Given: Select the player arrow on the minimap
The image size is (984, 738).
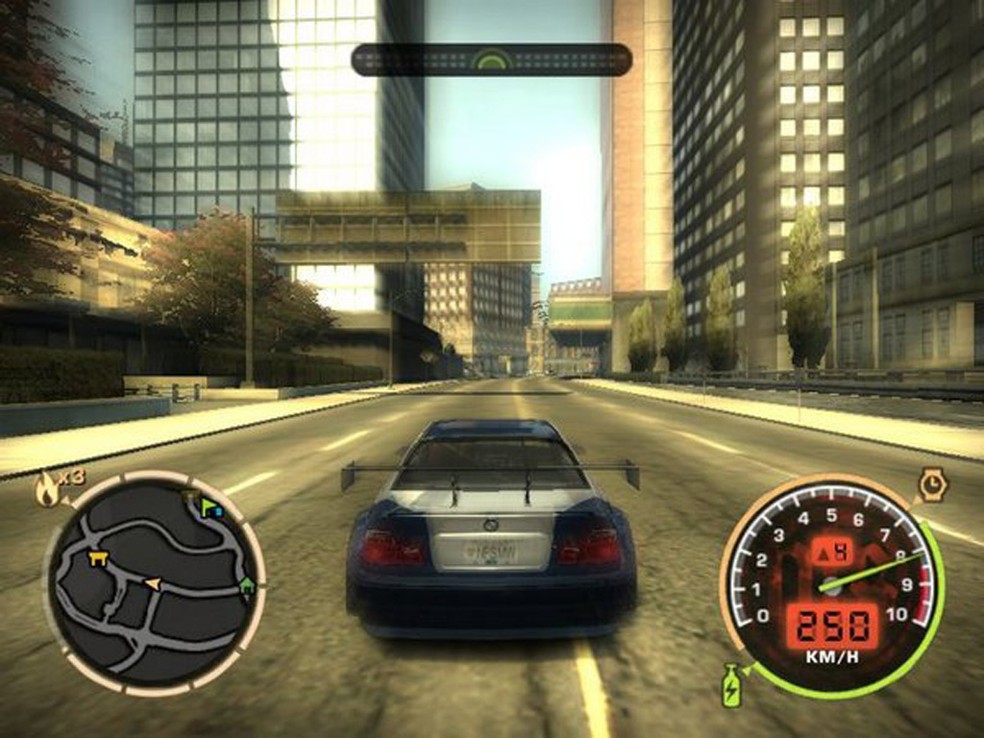Looking at the screenshot, I should (x=153, y=582).
